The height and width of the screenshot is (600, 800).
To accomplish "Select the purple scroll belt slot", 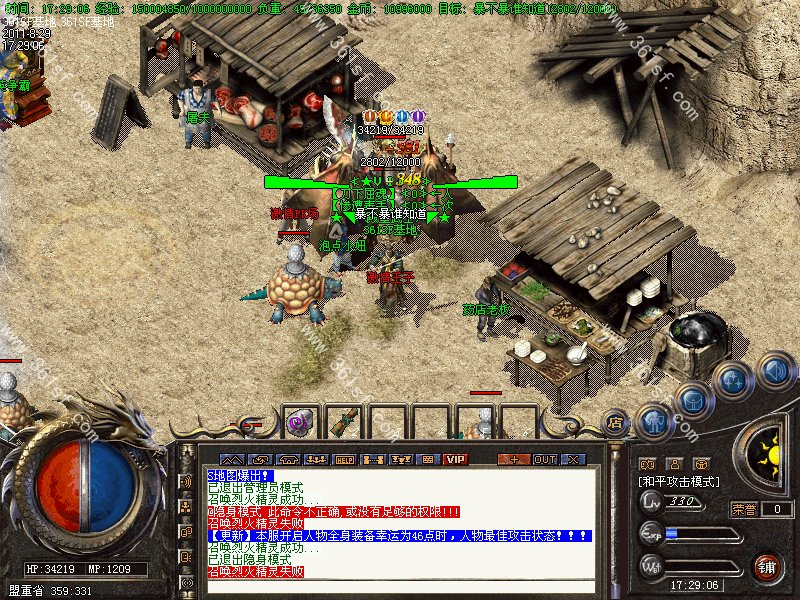I will point(298,423).
